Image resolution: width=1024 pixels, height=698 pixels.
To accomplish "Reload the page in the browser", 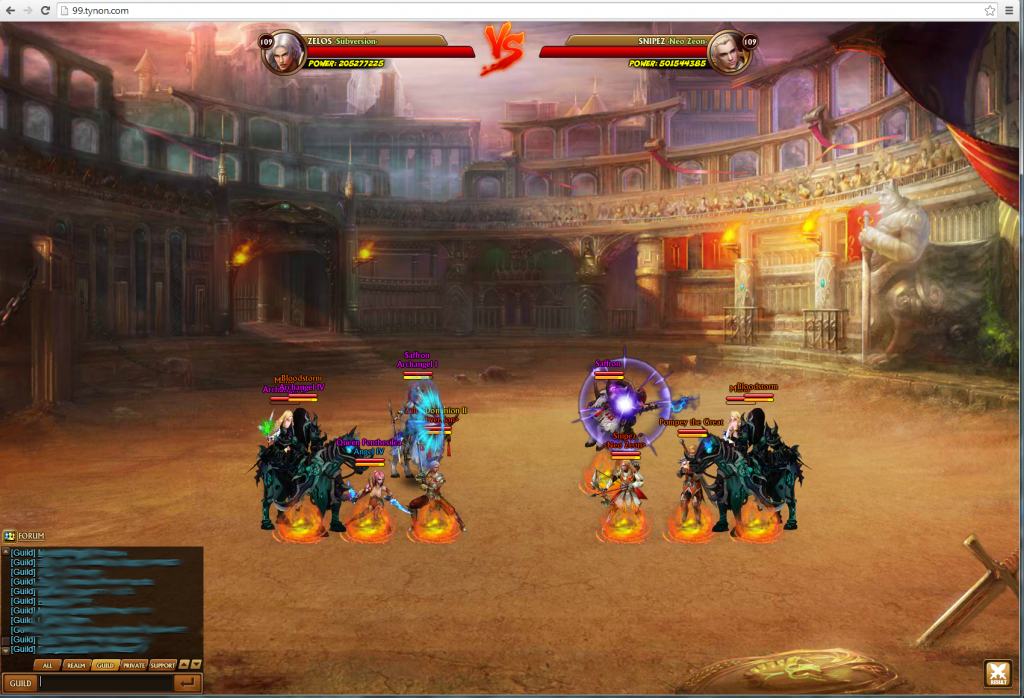I will pos(45,10).
